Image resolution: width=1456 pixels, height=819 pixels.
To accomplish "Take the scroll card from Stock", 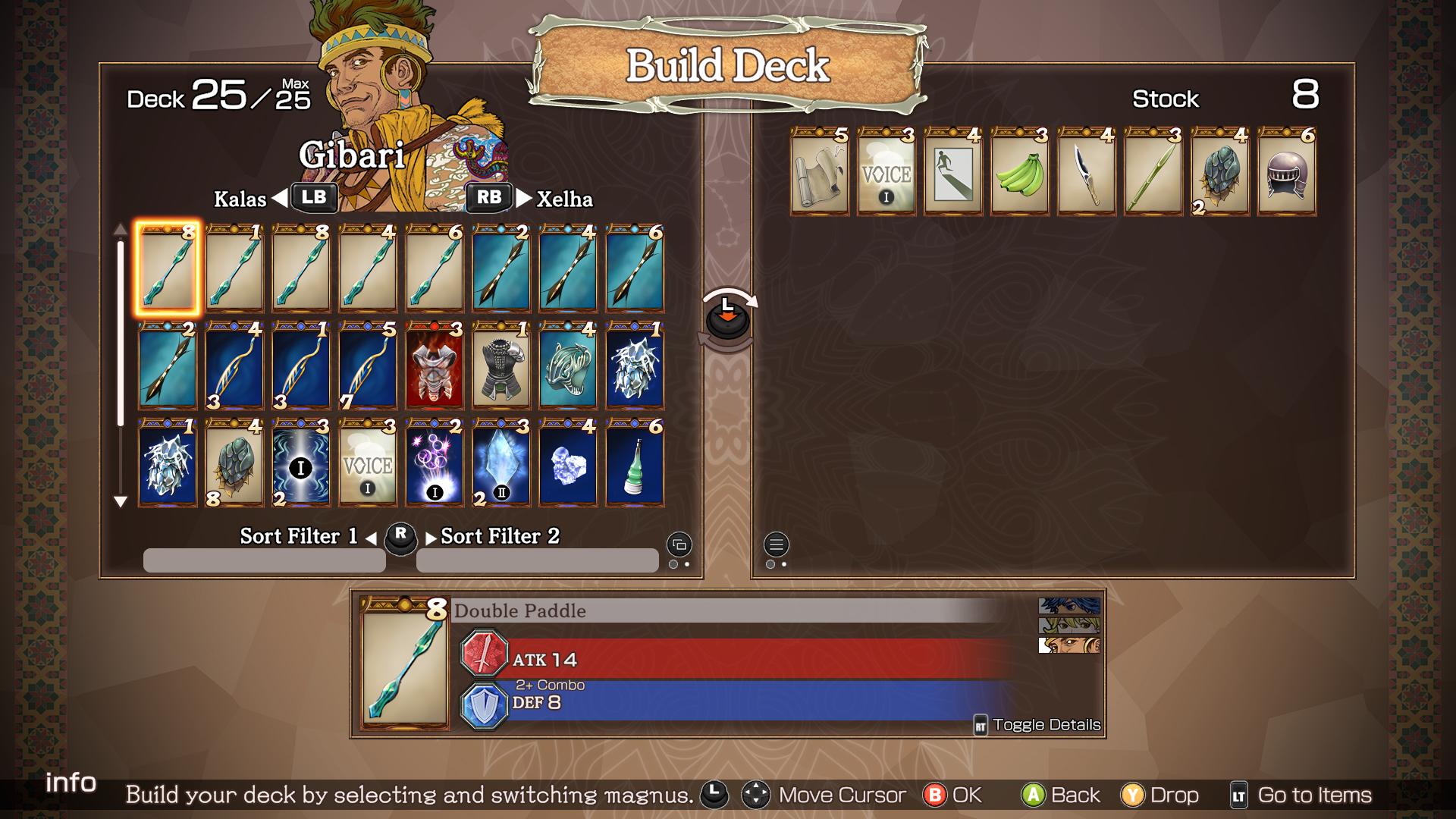I will [x=820, y=172].
